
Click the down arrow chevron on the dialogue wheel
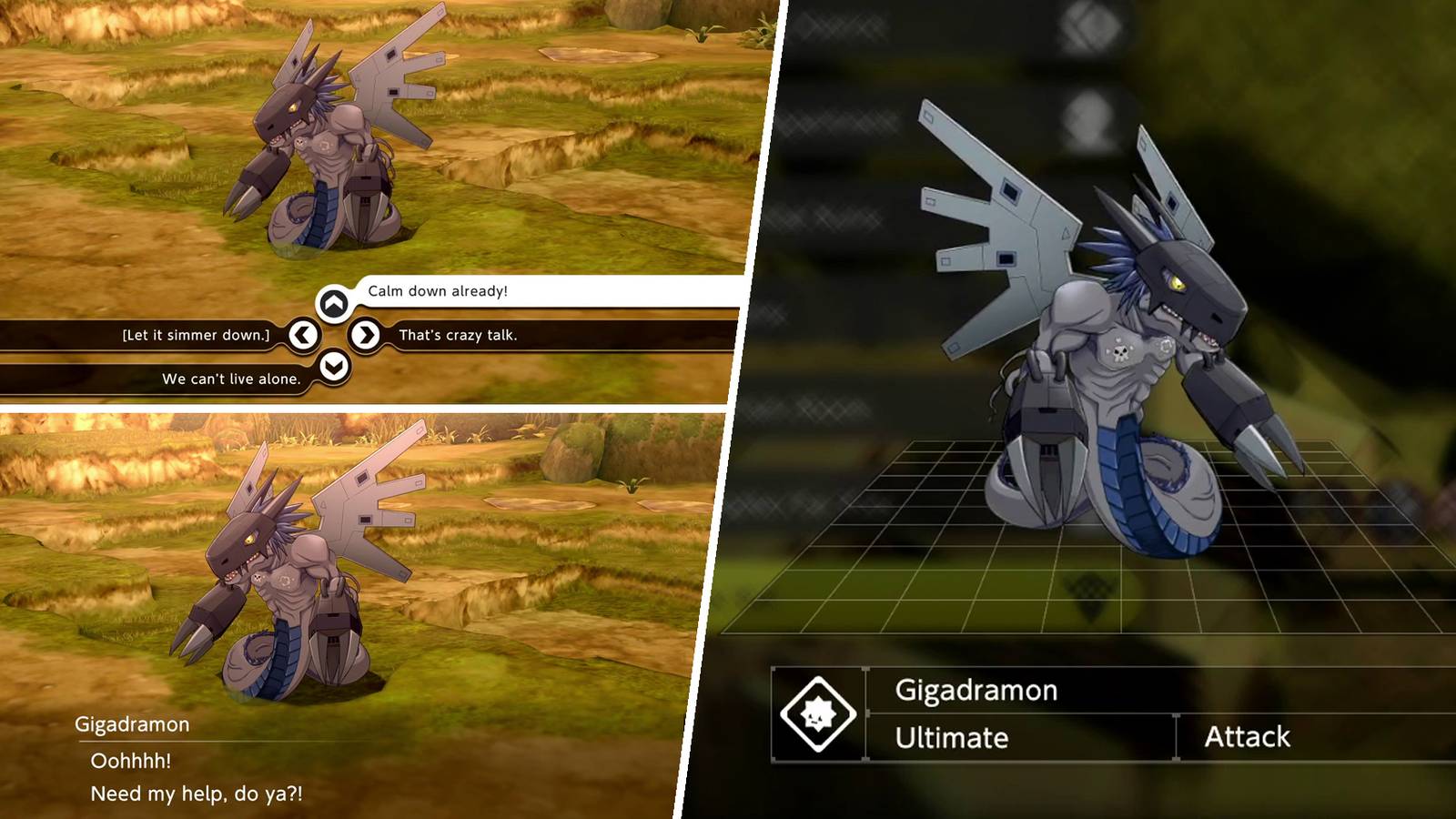(x=333, y=366)
